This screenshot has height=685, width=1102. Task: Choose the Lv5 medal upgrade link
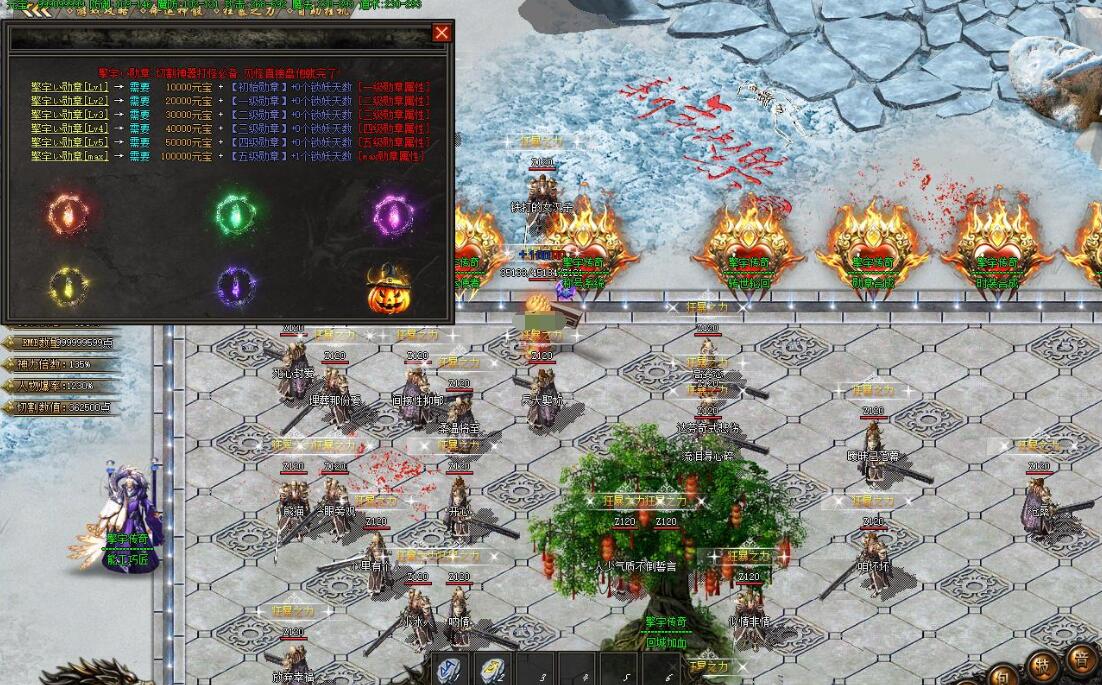pyautogui.click(x=69, y=143)
